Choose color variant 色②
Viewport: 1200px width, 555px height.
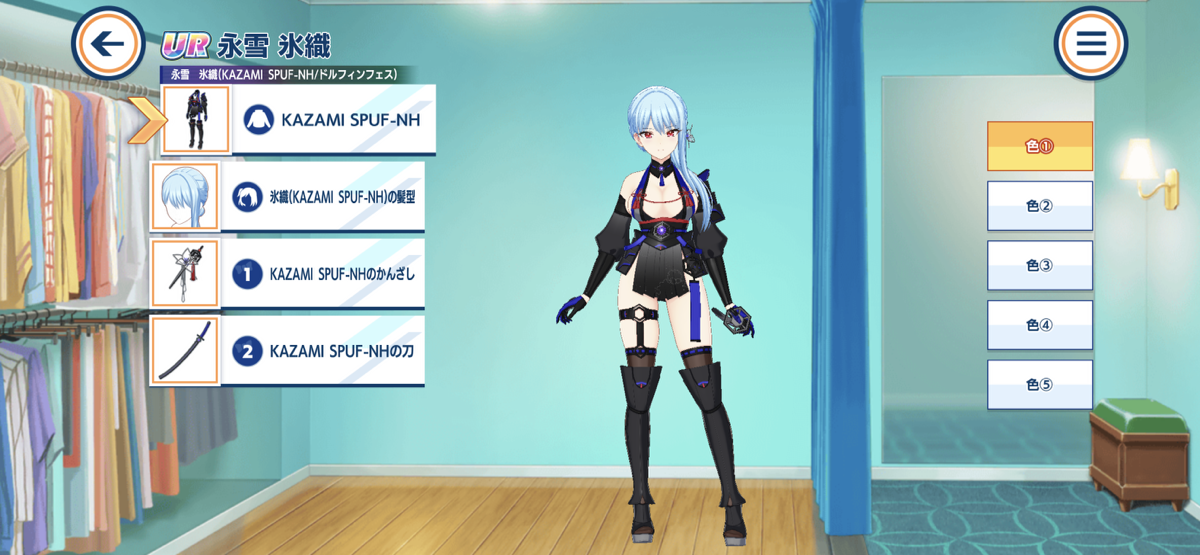(1039, 206)
